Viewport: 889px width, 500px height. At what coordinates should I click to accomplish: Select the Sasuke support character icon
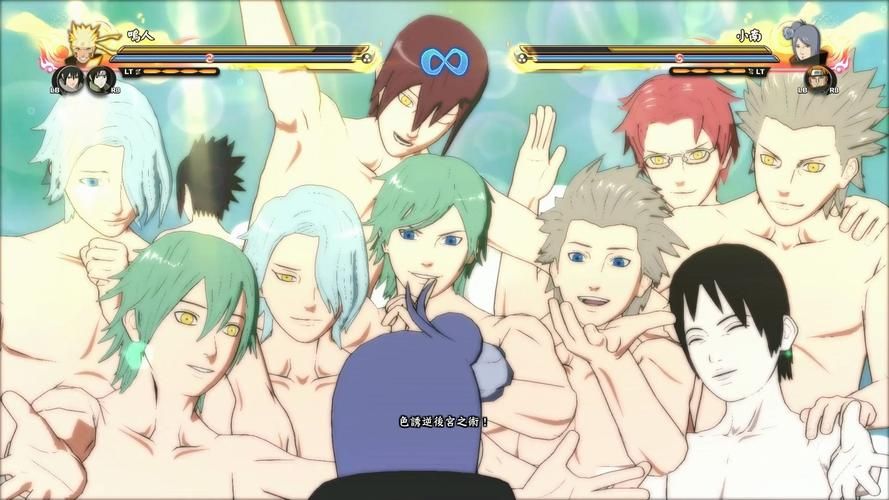pyautogui.click(x=68, y=80)
